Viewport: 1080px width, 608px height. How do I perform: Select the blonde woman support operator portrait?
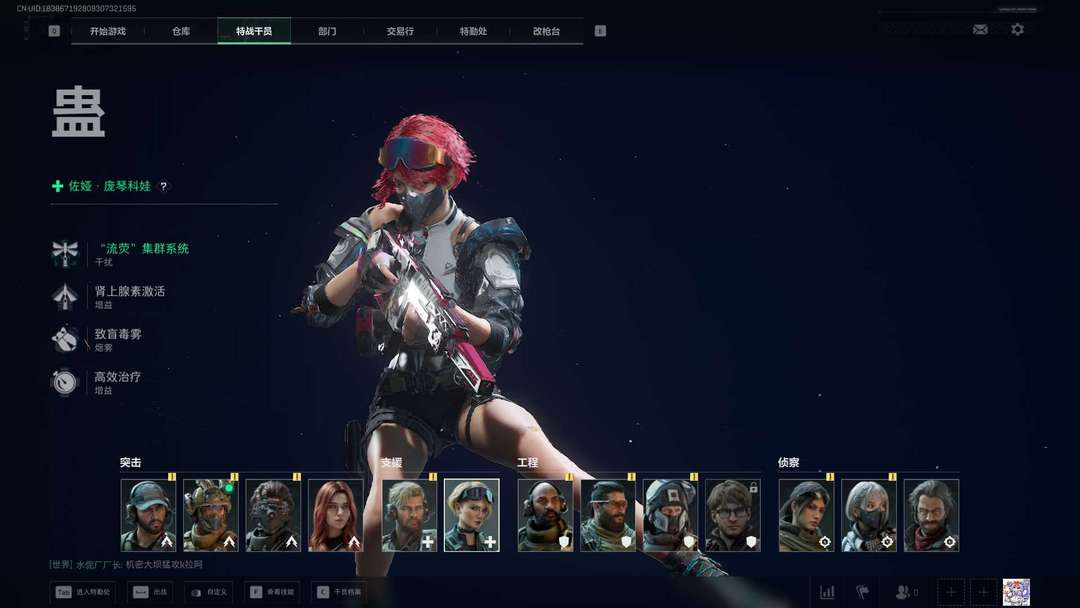(471, 515)
